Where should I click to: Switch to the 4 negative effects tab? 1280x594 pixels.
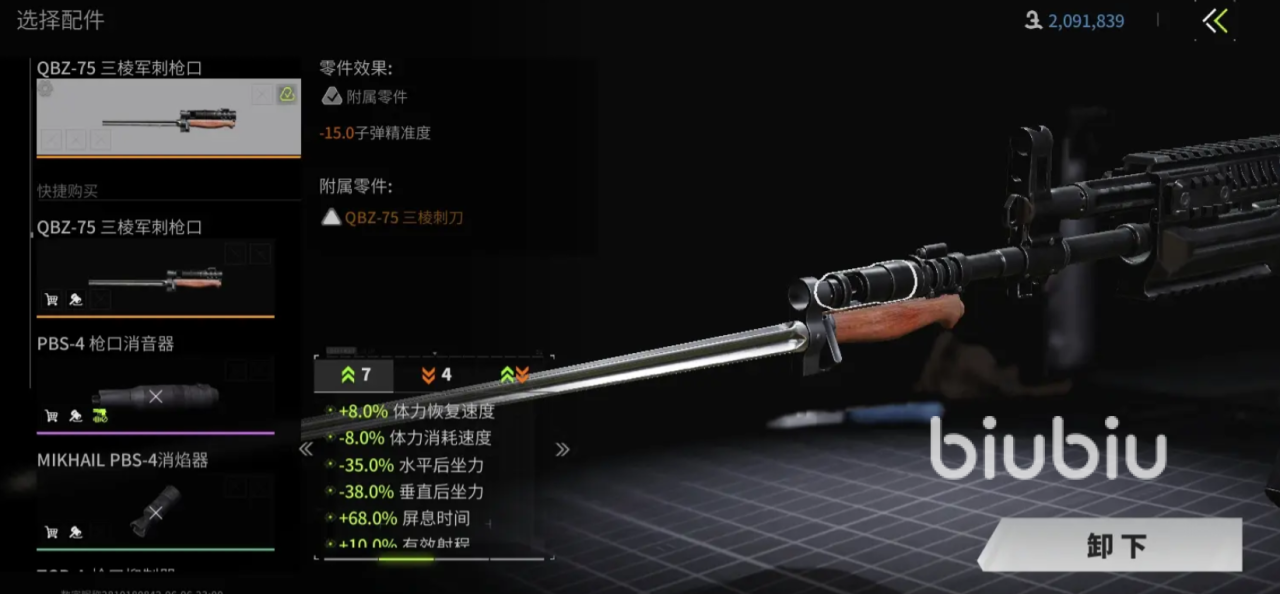[435, 375]
